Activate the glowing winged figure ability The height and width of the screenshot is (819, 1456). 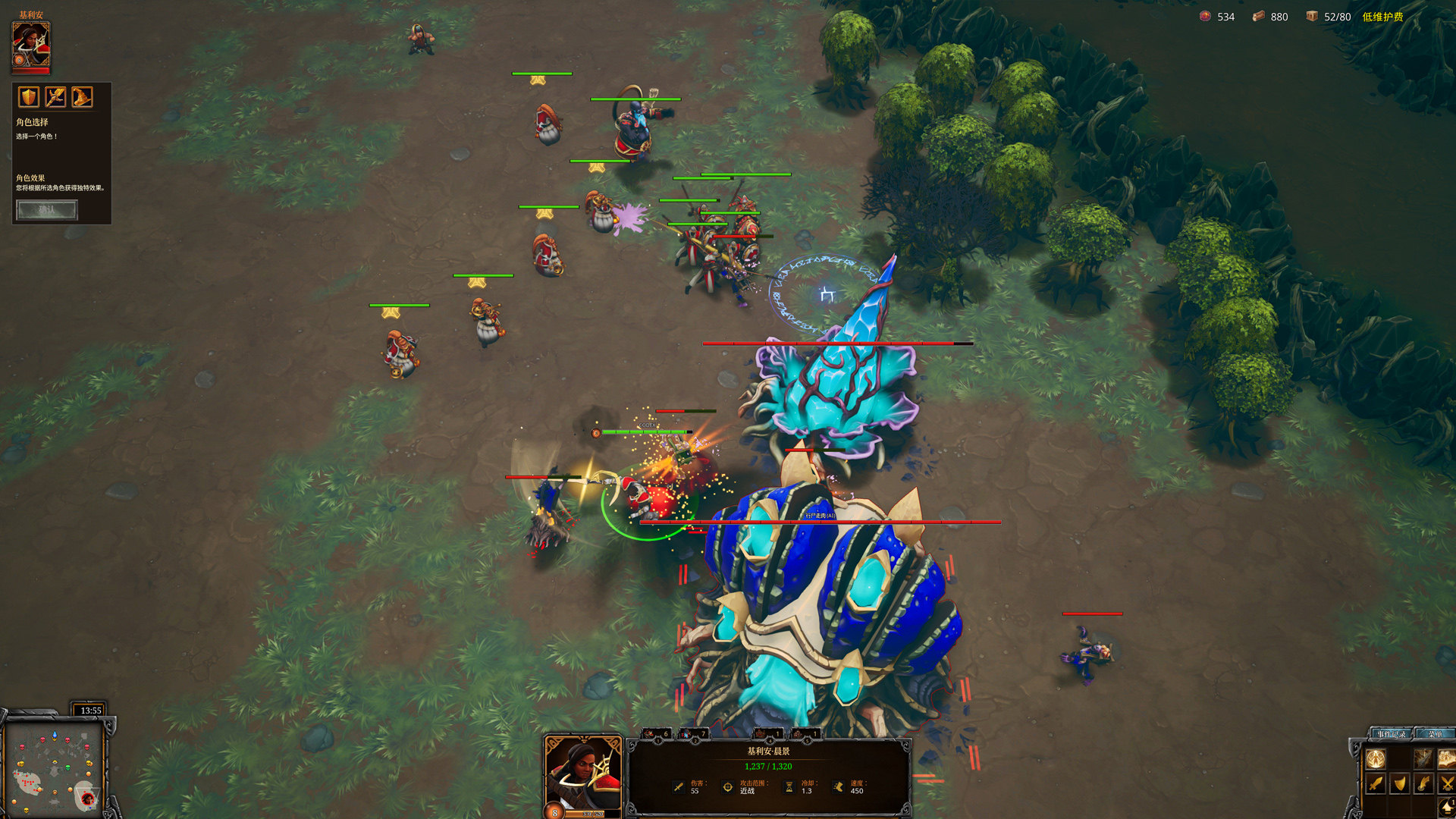pyautogui.click(x=1376, y=758)
